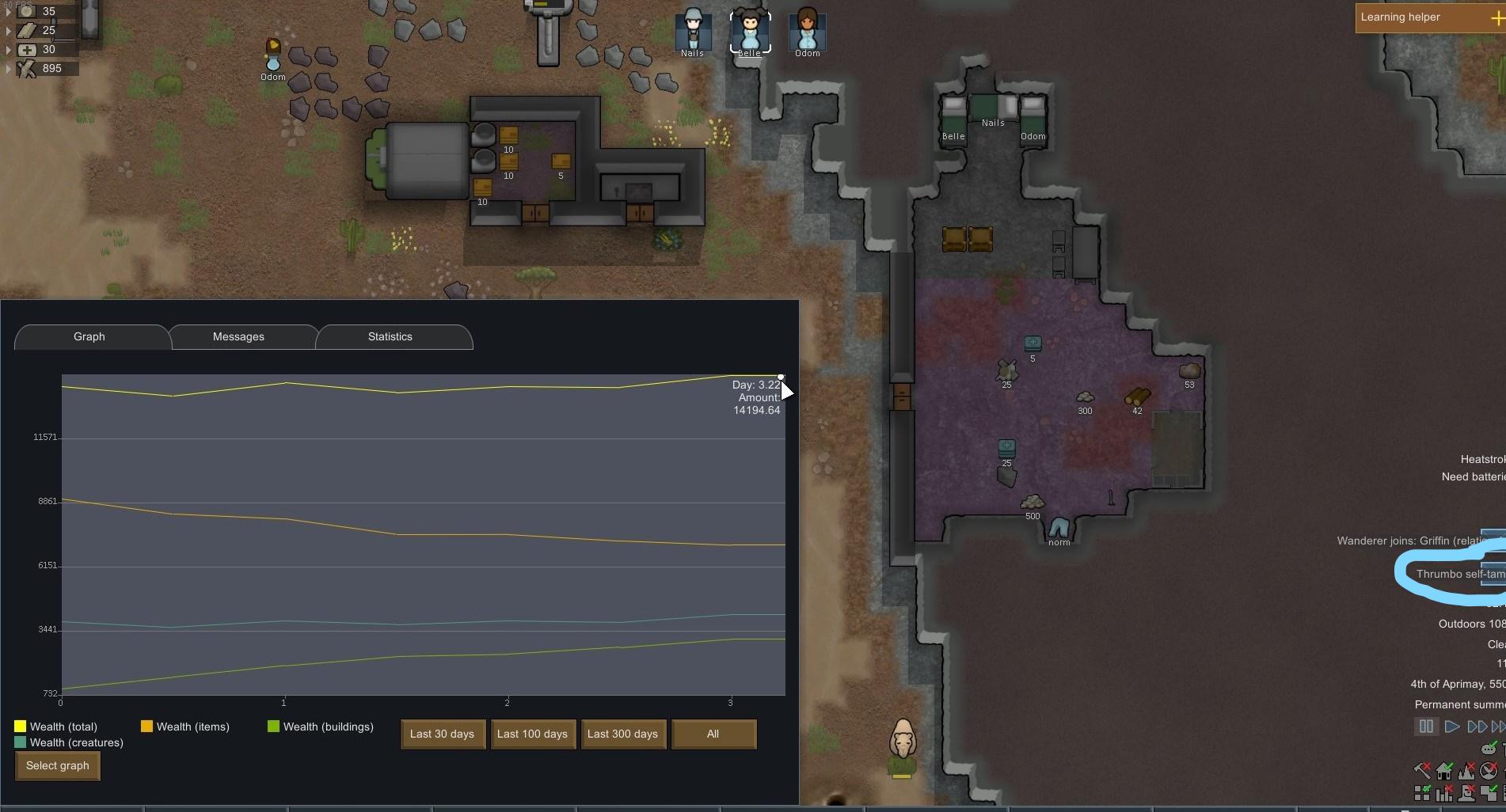Click the wood resource icon showing 895
The height and width of the screenshot is (812, 1506).
coord(27,69)
